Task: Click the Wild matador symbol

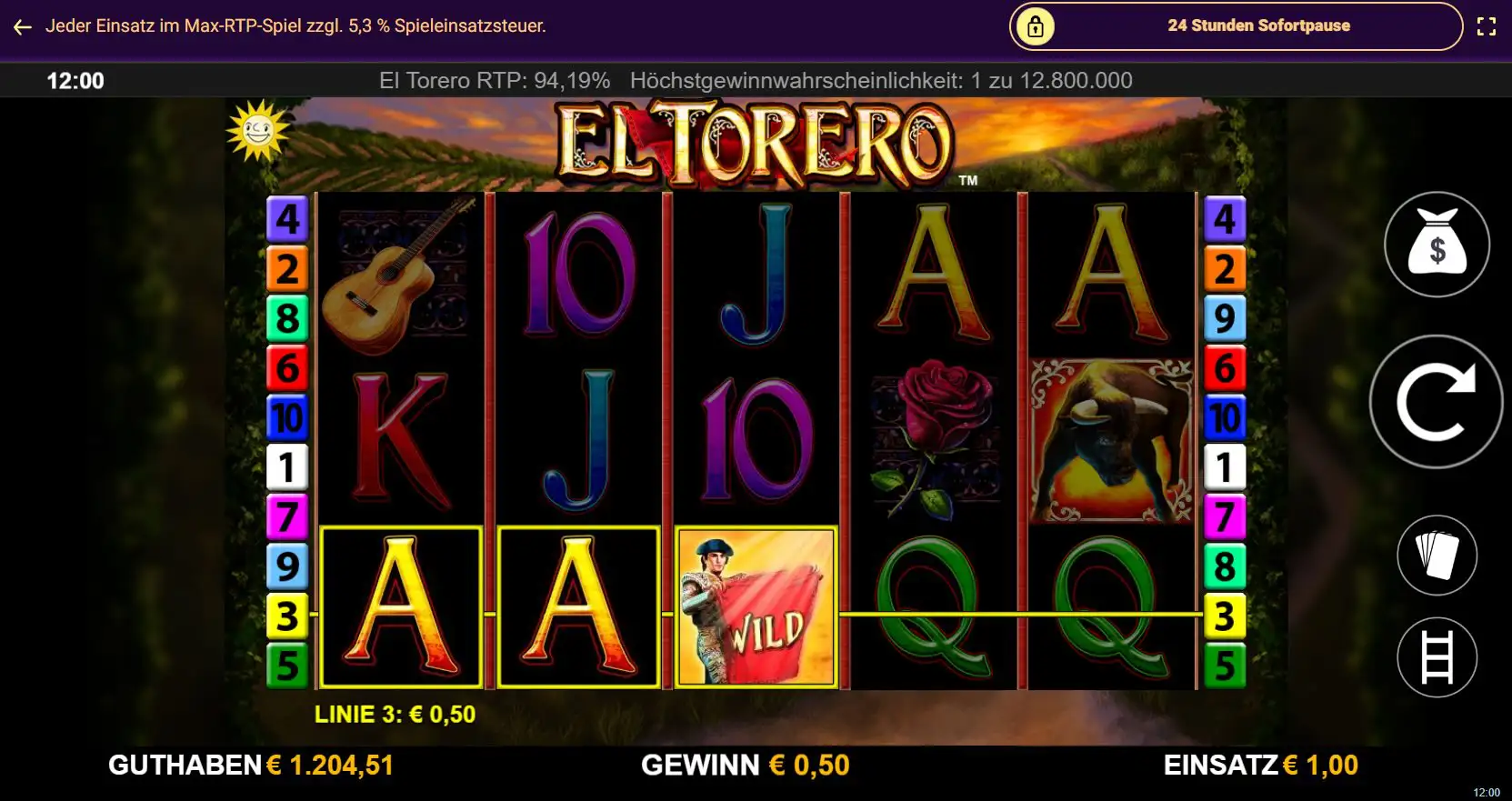Action: [x=755, y=605]
